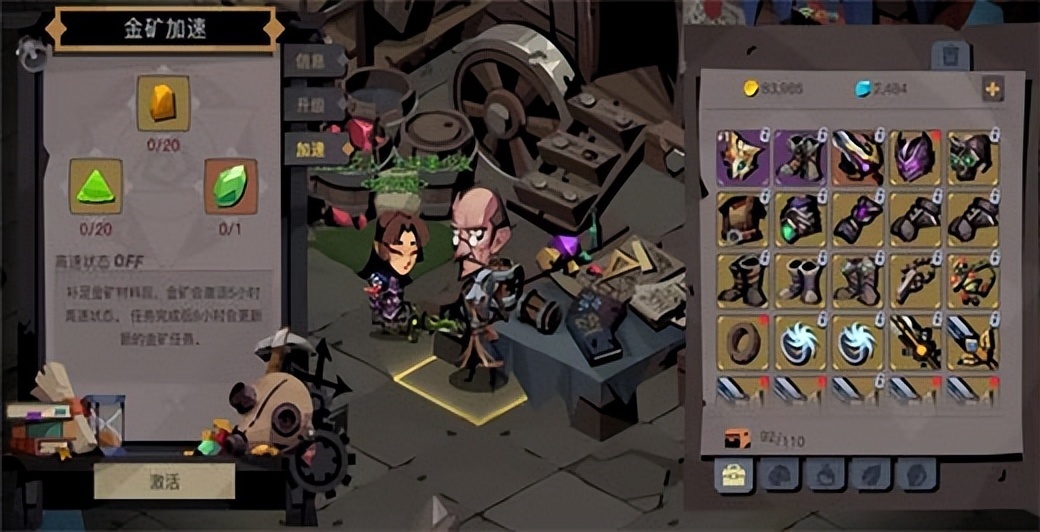Add currency with the plus button
Viewport: 1040px width, 532px height.
point(992,89)
